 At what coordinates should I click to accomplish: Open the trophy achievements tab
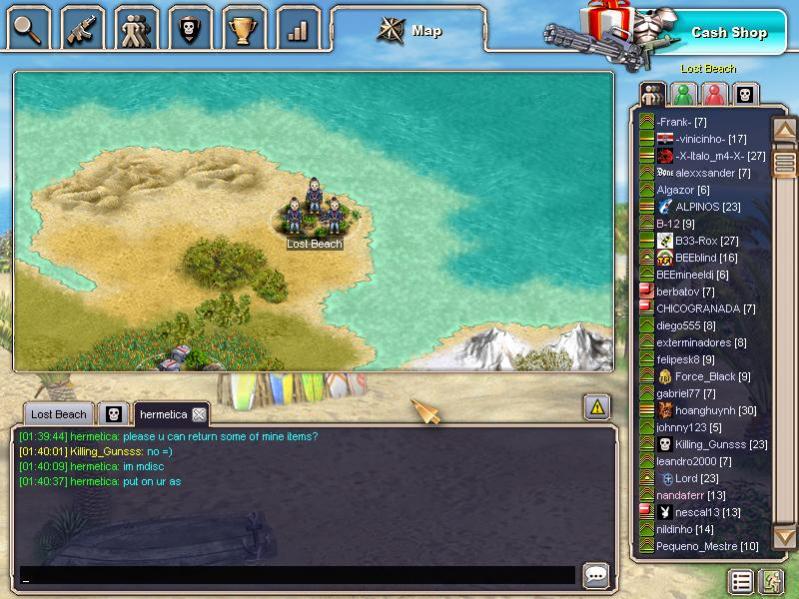tap(244, 29)
